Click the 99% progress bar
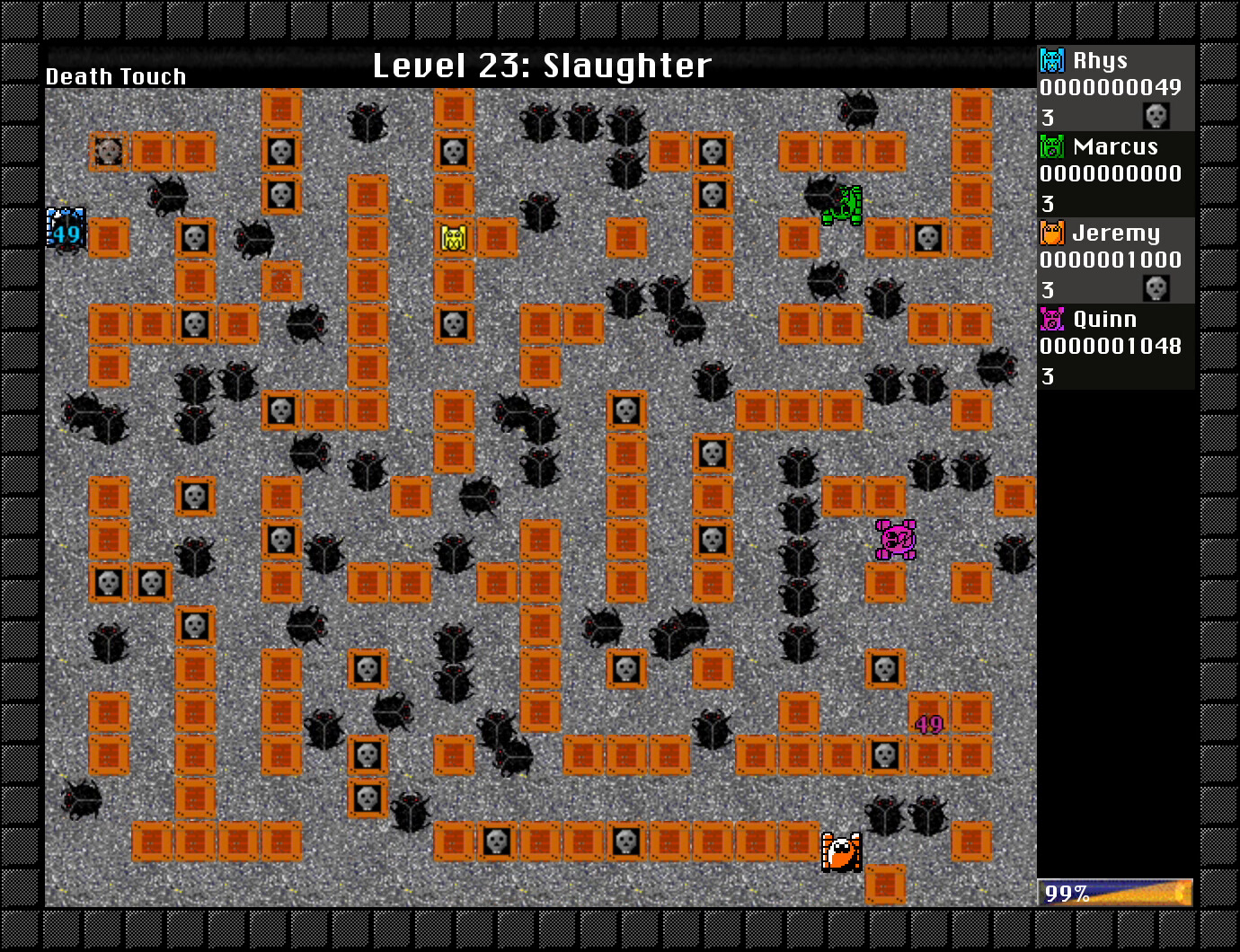This screenshot has height=952, width=1240. click(1114, 892)
